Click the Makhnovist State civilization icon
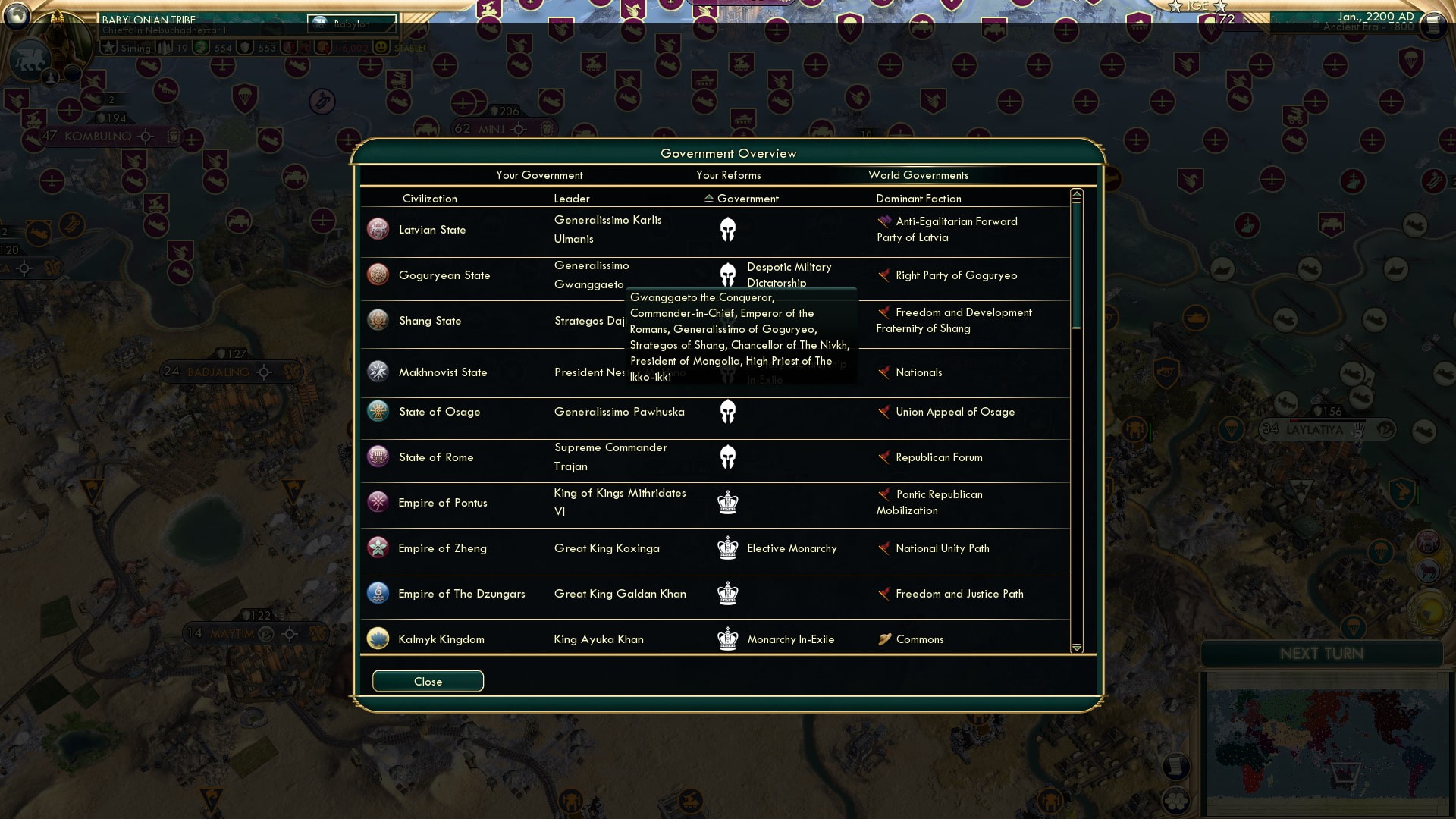 (377, 372)
